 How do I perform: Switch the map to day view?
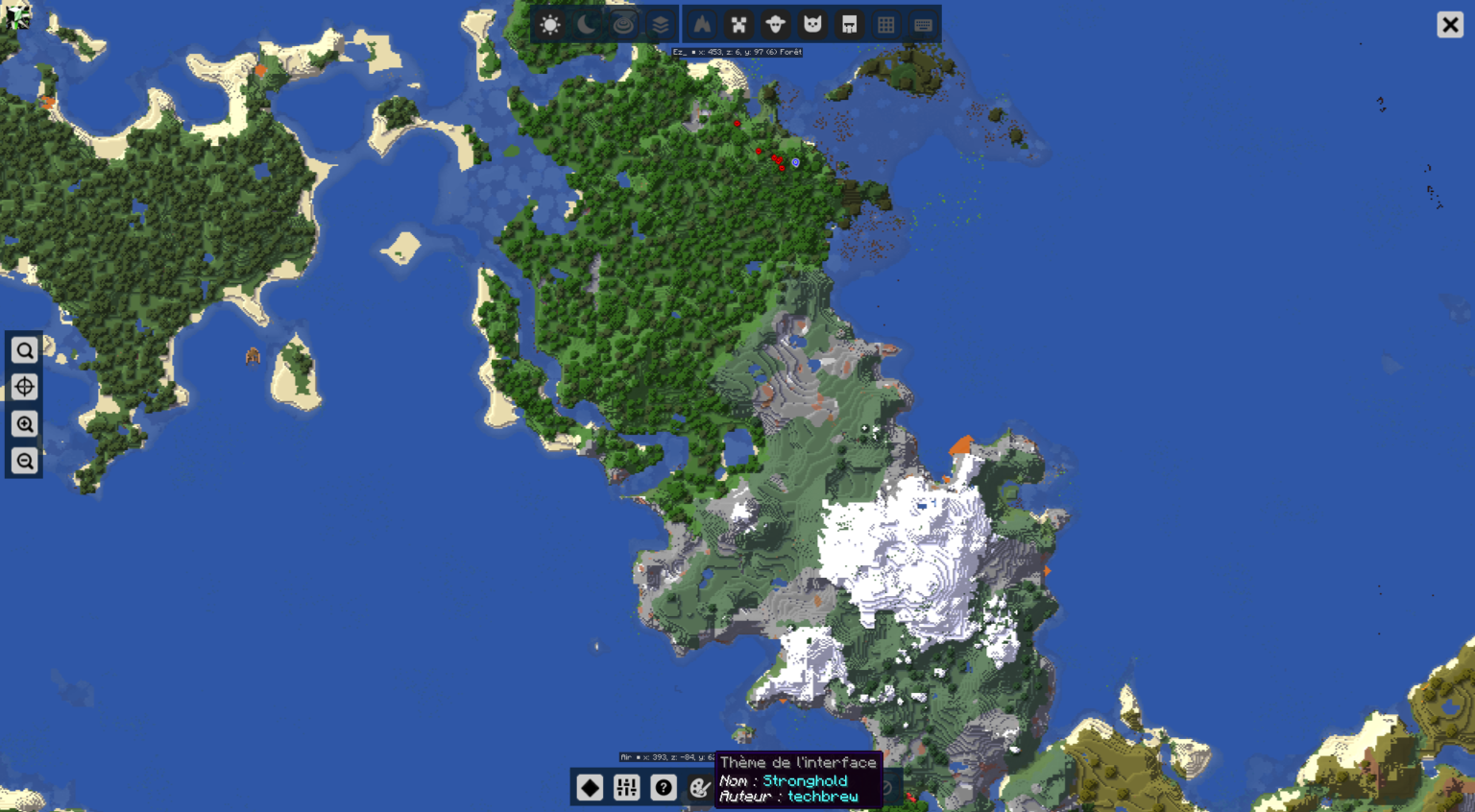tap(550, 24)
